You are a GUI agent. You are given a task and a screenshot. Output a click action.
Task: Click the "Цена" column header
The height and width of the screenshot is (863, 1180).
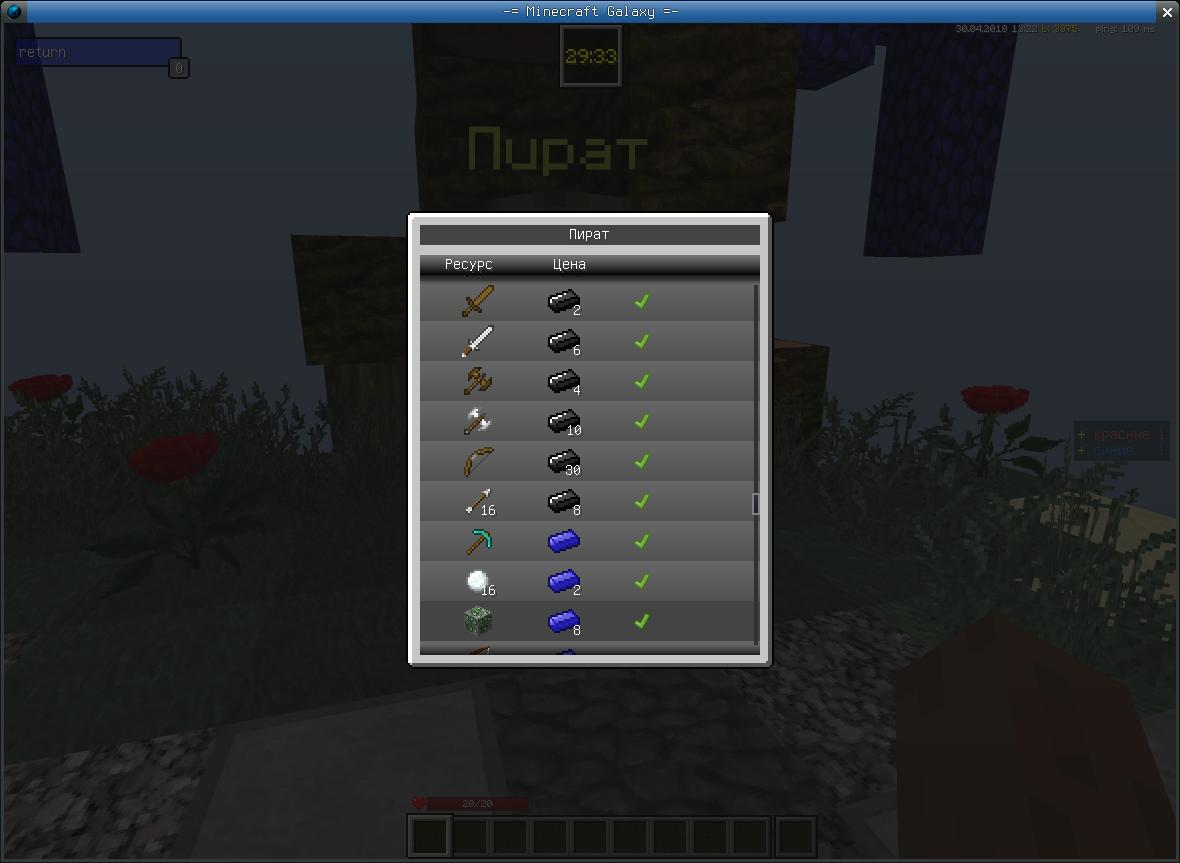pos(569,265)
